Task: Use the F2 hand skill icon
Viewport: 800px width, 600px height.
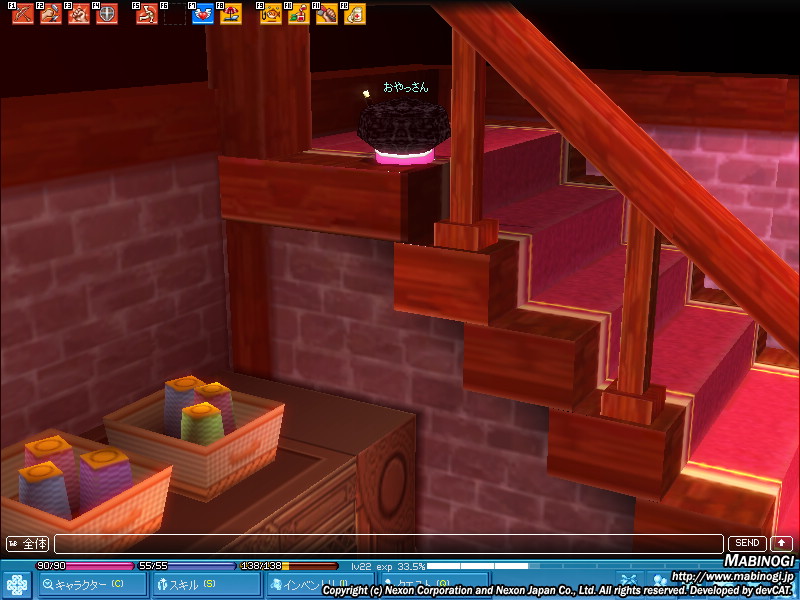Action: (x=50, y=15)
